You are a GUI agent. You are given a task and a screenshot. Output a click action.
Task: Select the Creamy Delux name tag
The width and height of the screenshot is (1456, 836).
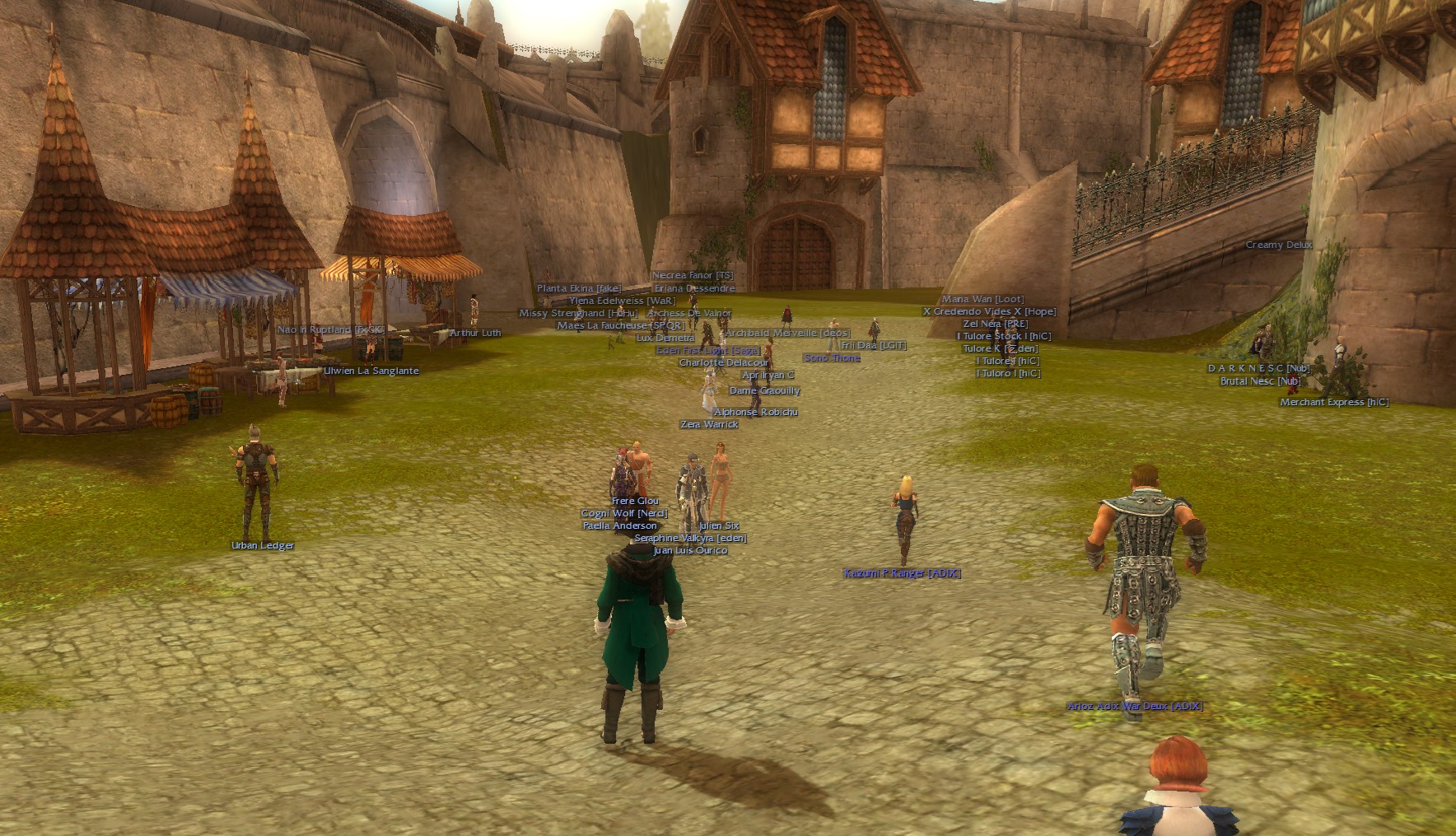[x=1278, y=245]
